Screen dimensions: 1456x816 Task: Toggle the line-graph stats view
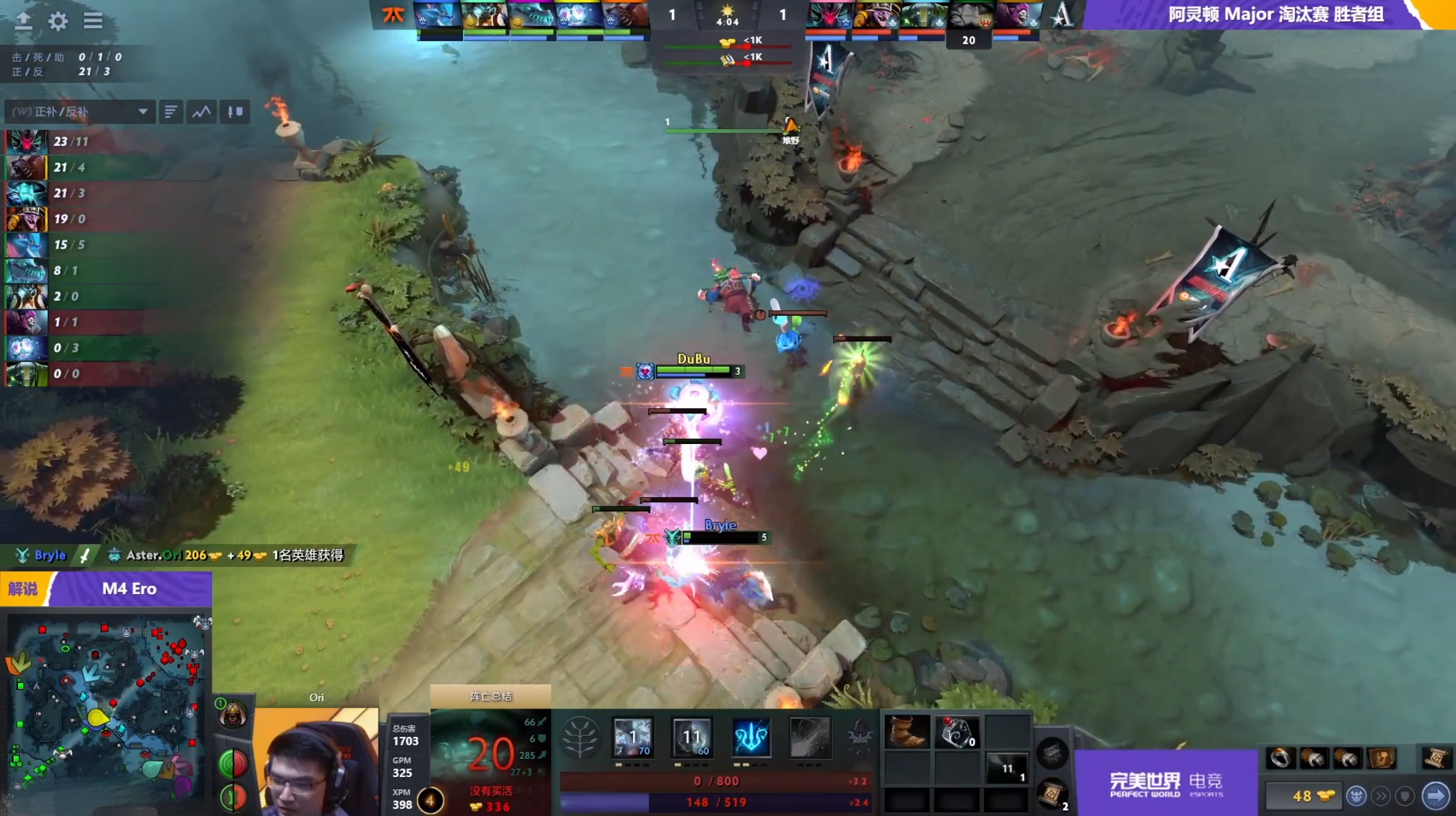(x=203, y=111)
